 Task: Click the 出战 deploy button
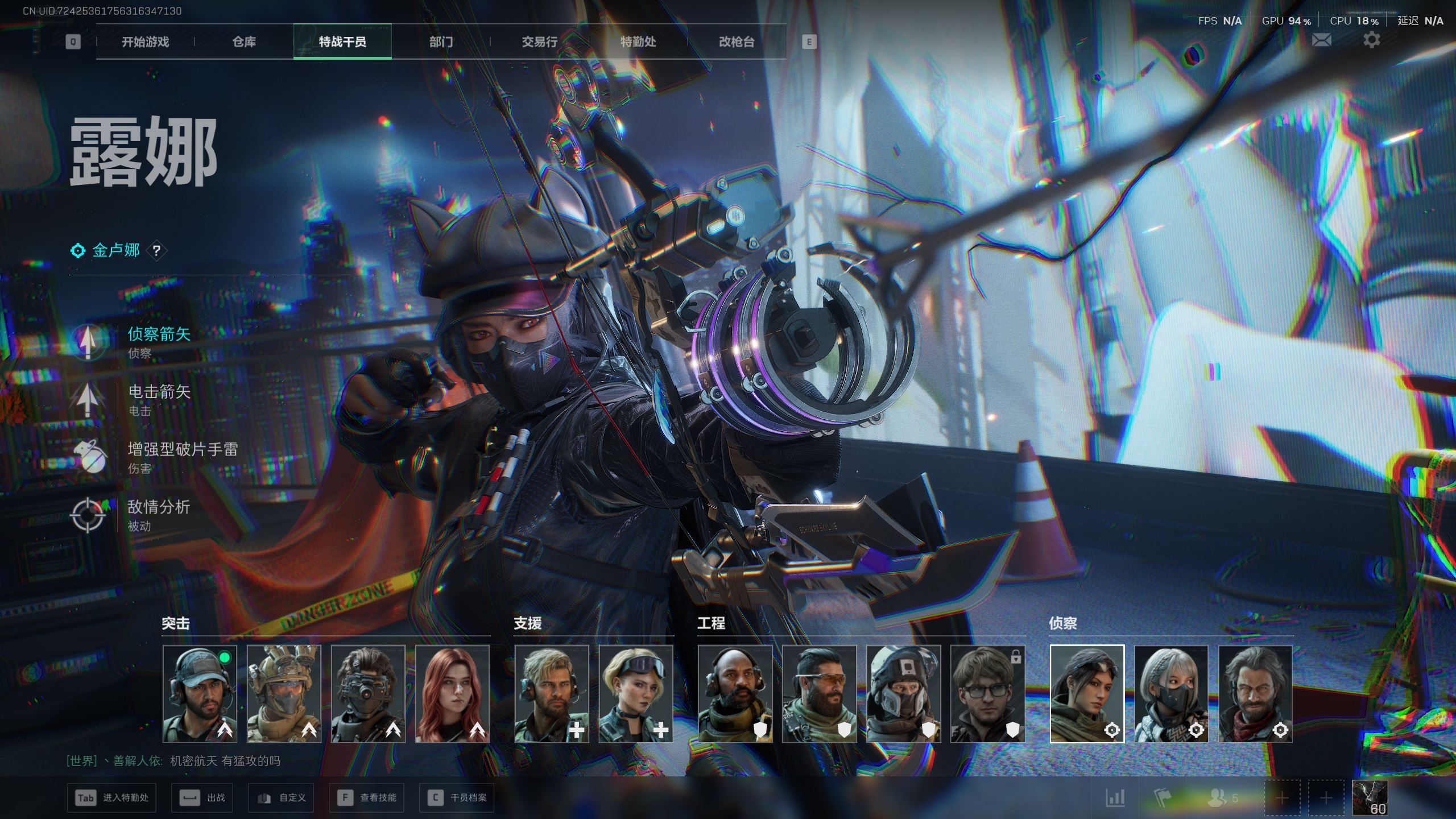click(202, 798)
